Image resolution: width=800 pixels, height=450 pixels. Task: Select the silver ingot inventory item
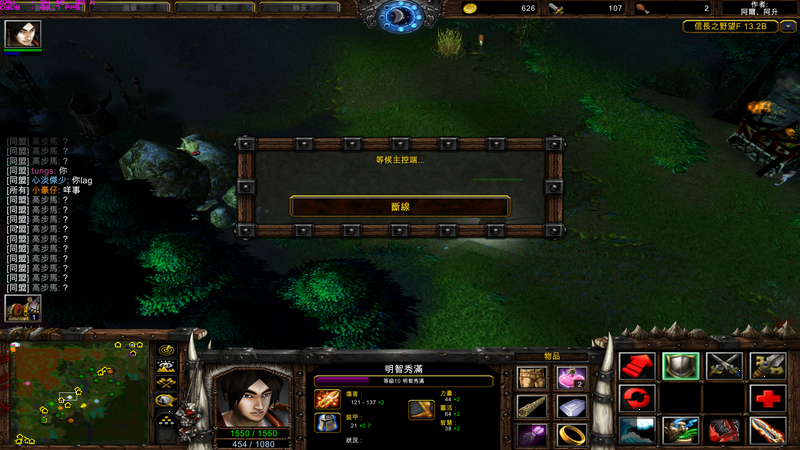571,407
